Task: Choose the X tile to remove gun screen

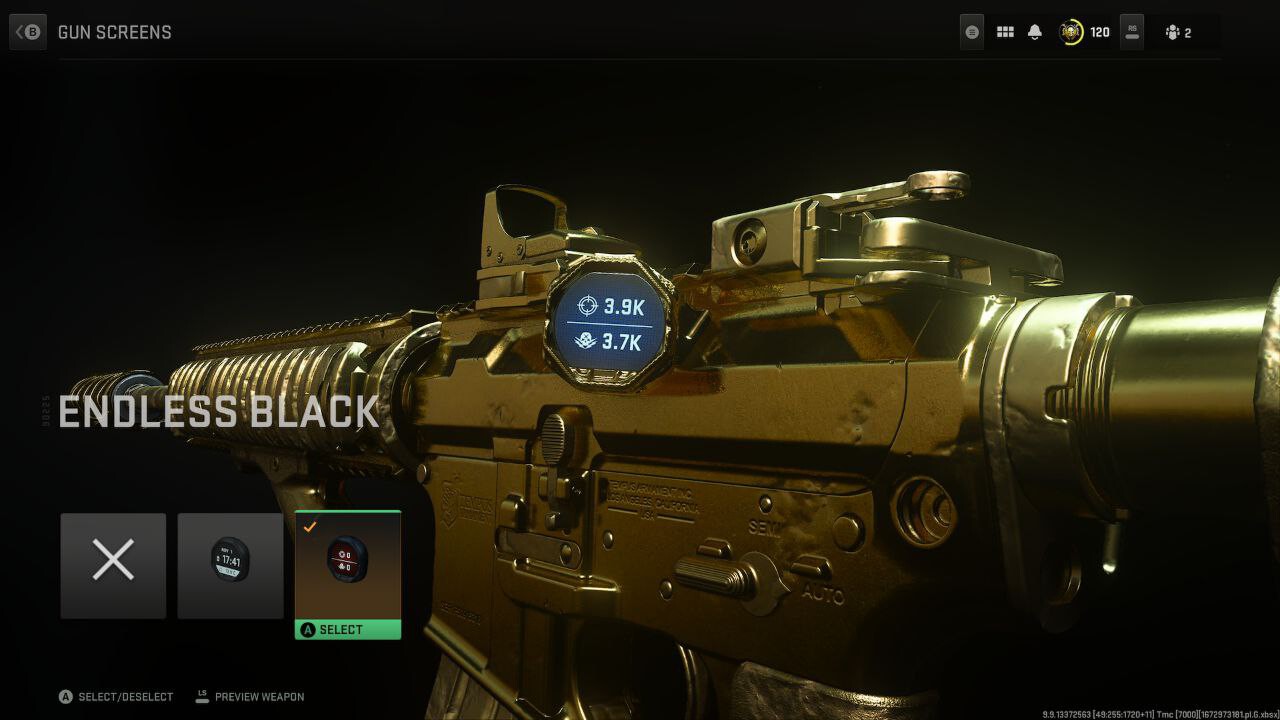Action: [x=113, y=565]
